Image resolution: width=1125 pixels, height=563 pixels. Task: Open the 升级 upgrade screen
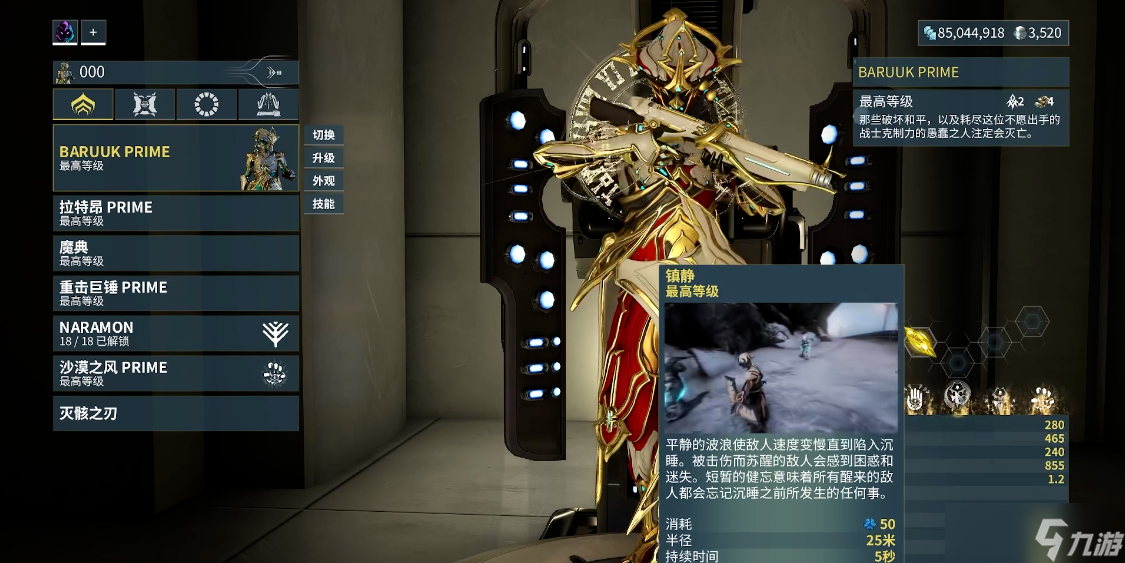(x=323, y=158)
